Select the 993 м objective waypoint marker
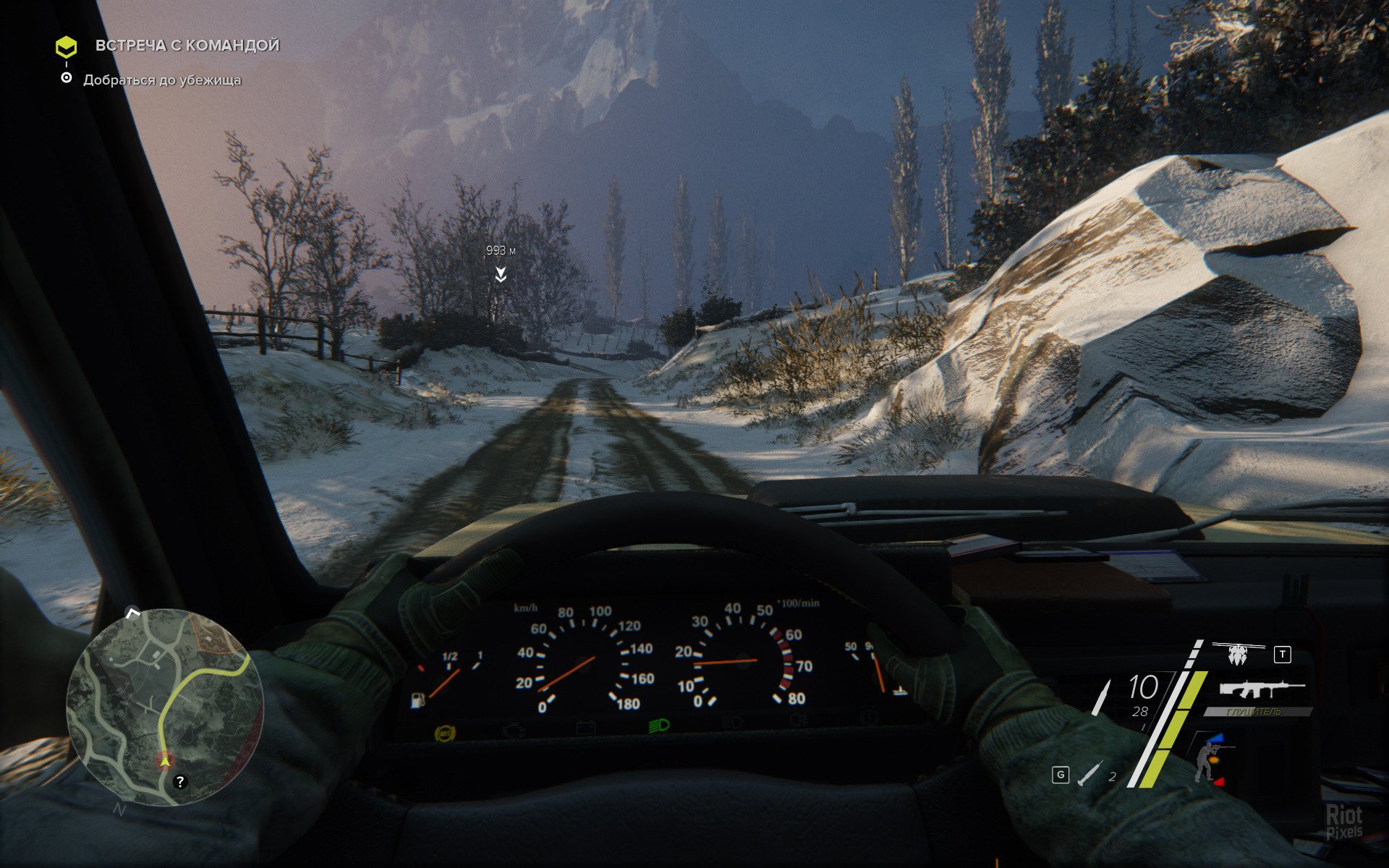 coord(500,273)
